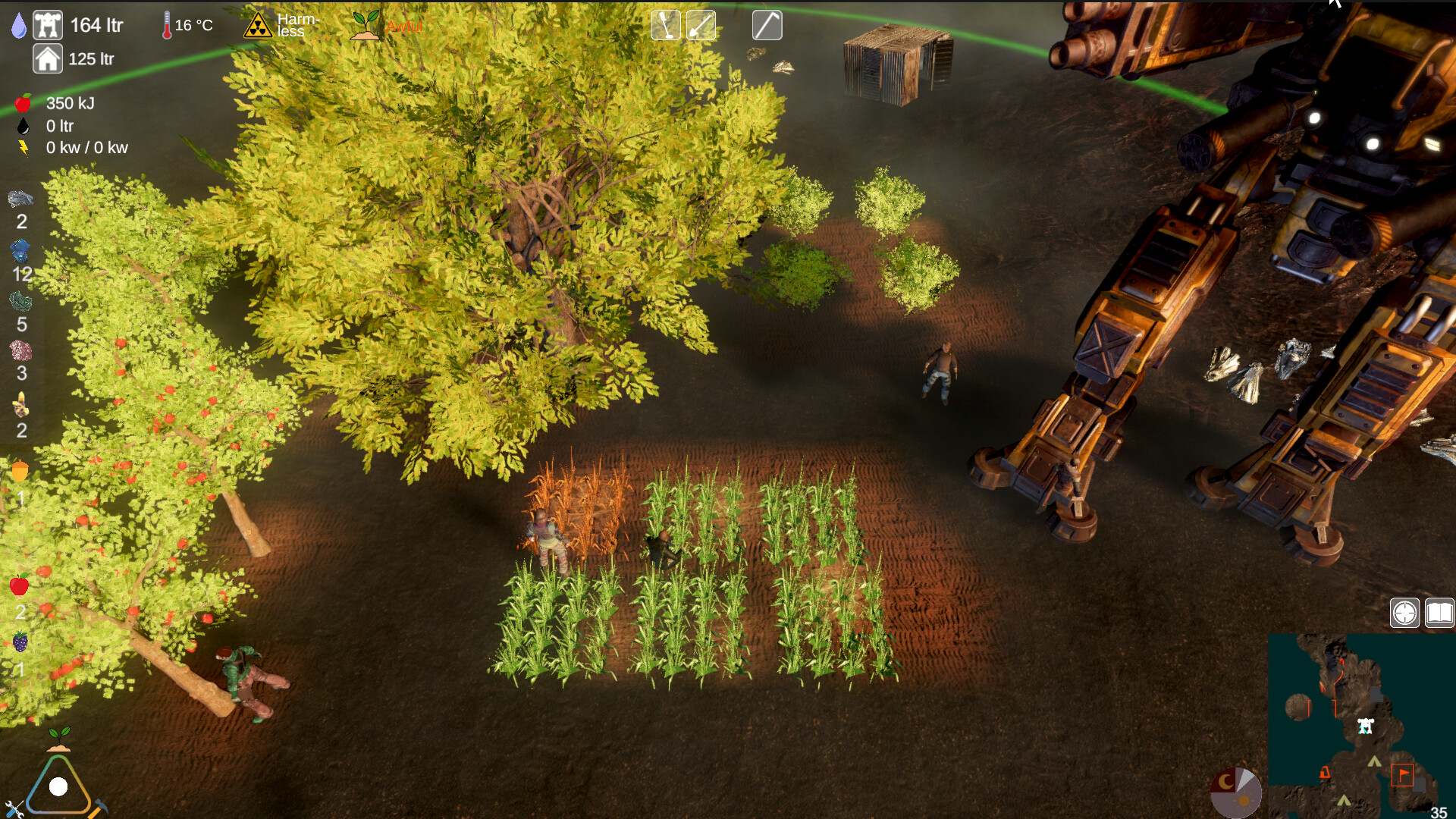Click the day-night clock dial by the minimap
Screen dimensions: 1456x819
click(x=1238, y=792)
